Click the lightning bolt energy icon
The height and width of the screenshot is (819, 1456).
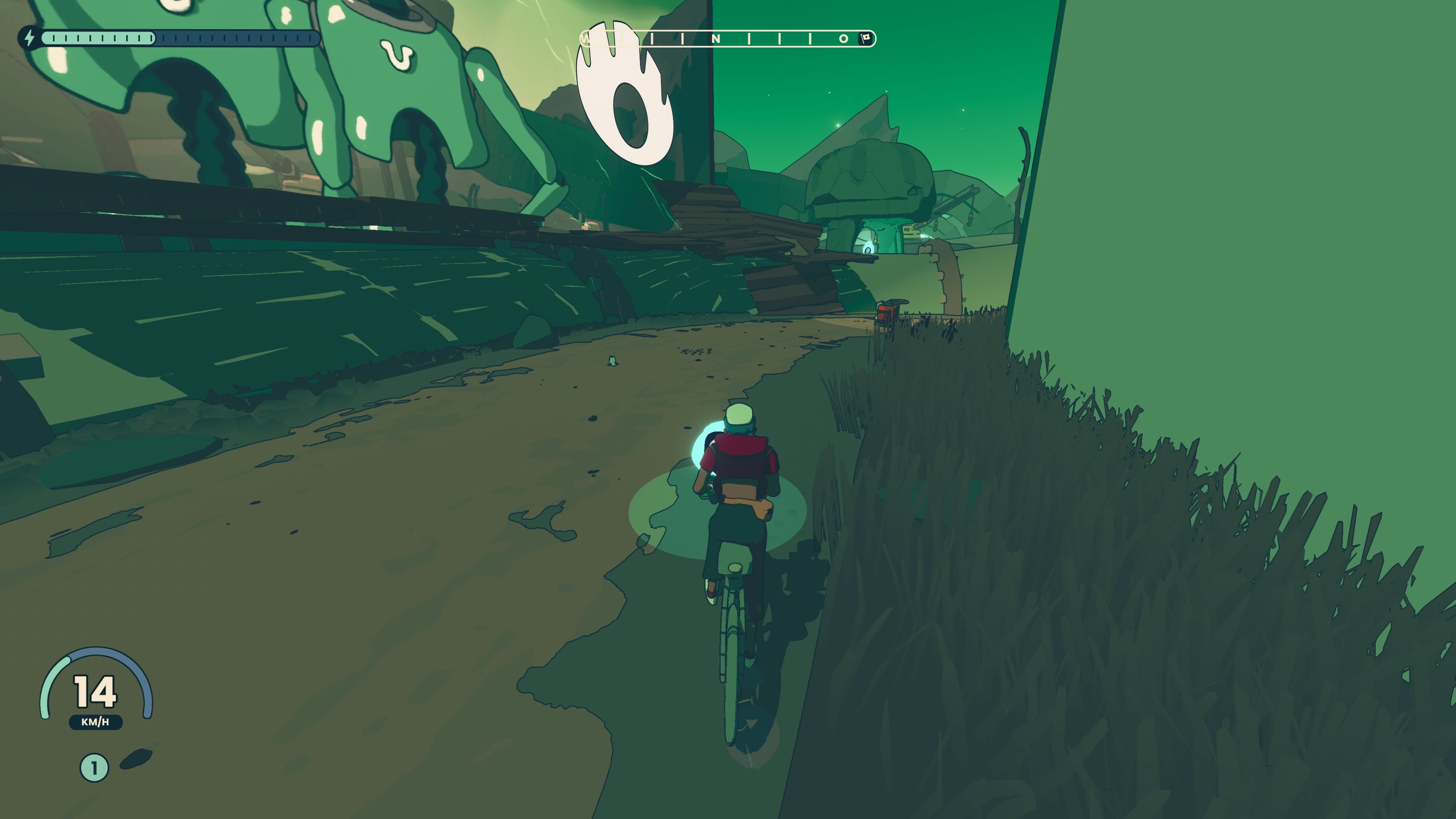[x=30, y=38]
